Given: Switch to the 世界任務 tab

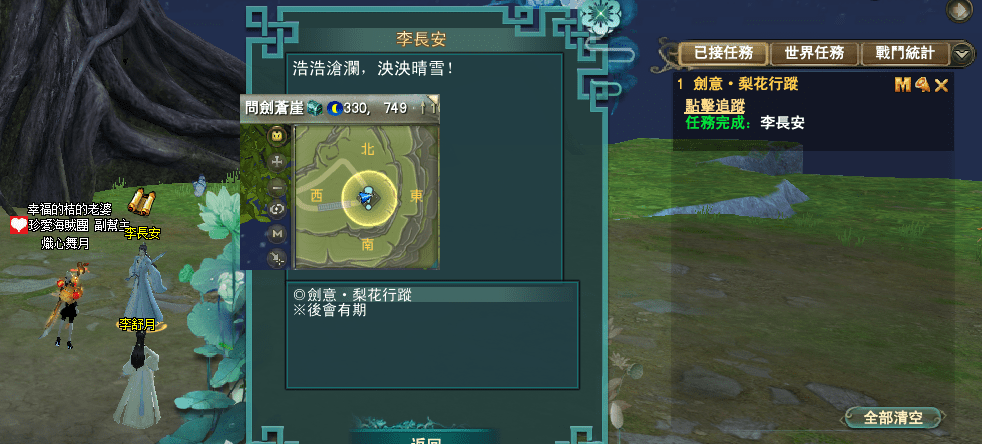Looking at the screenshot, I should coord(815,53).
